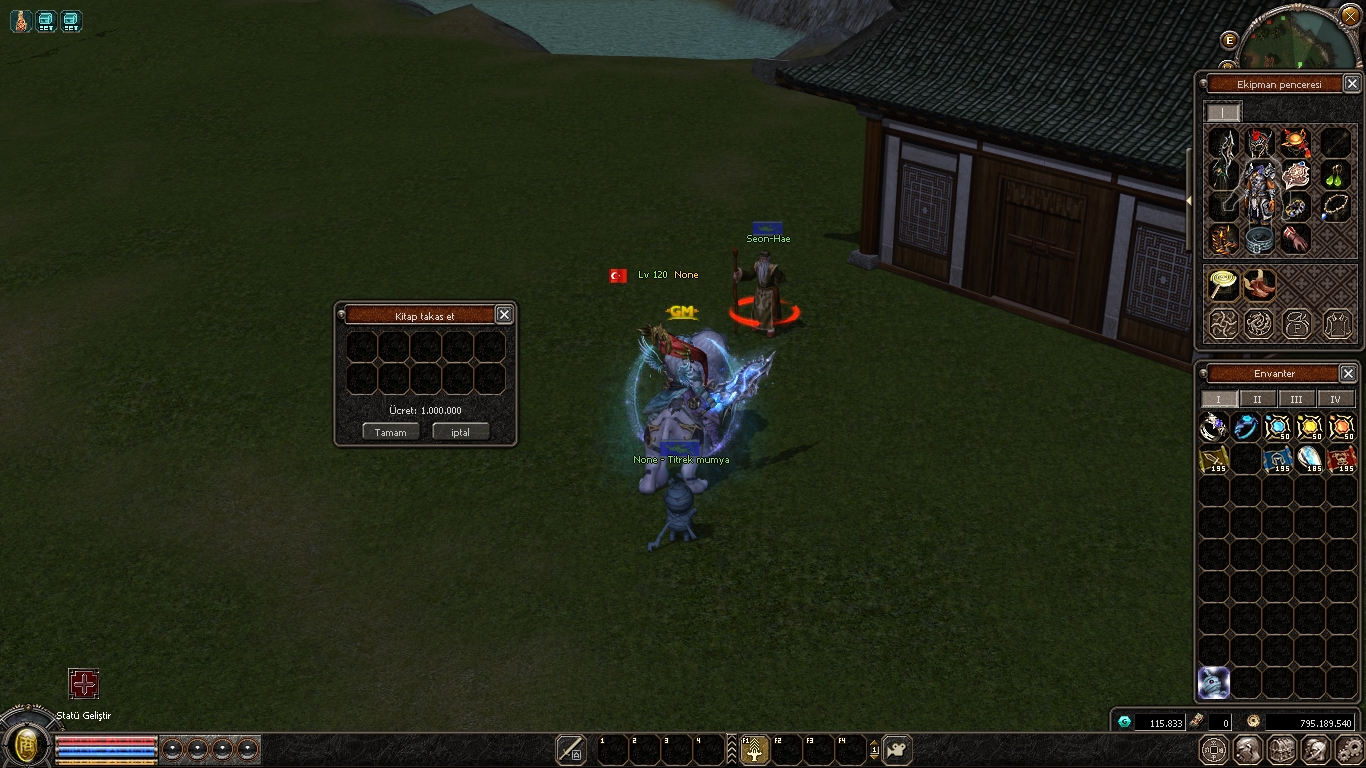Close the Envanter inventory window
The image size is (1366, 768).
(1348, 373)
